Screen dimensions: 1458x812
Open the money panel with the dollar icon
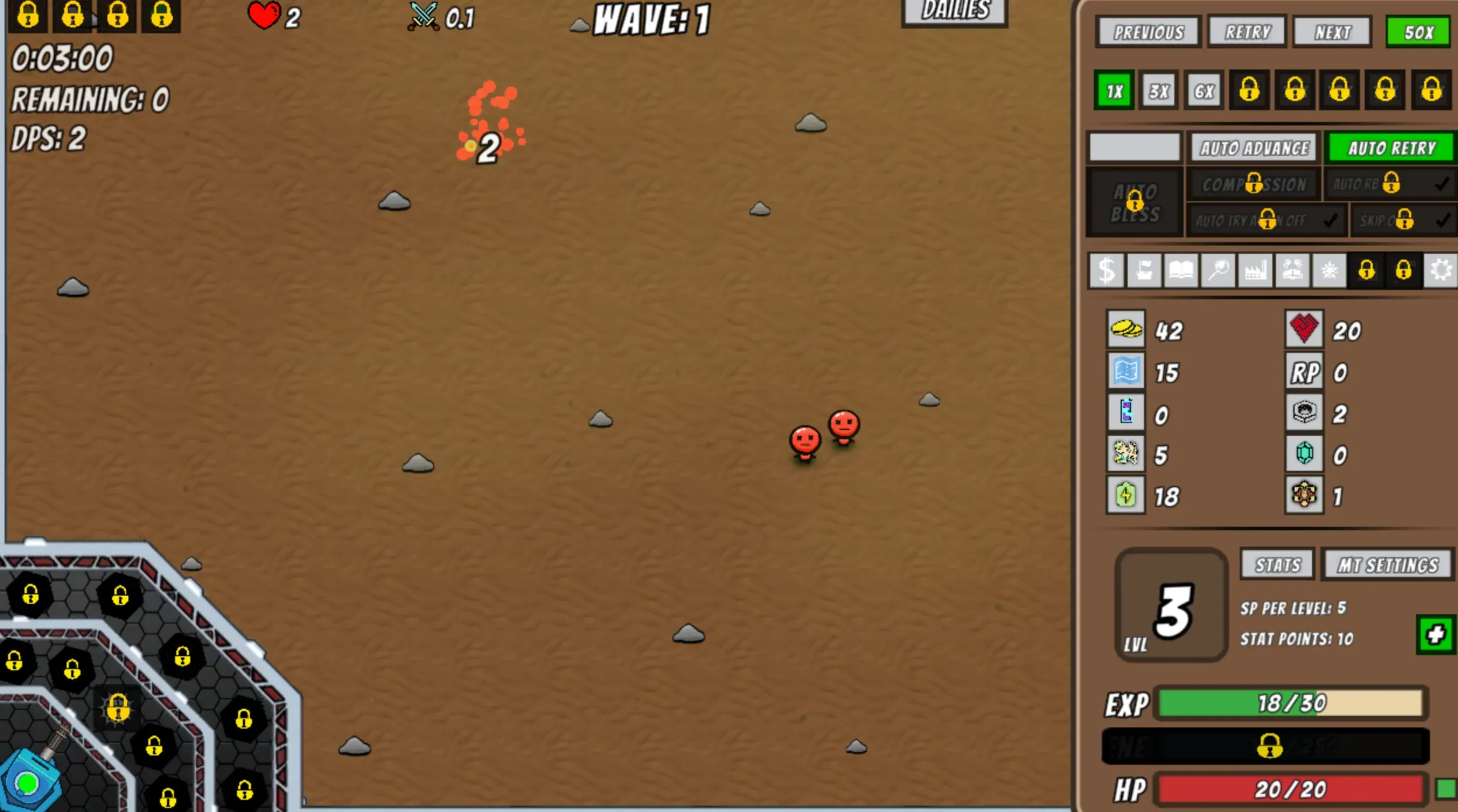click(x=1105, y=269)
